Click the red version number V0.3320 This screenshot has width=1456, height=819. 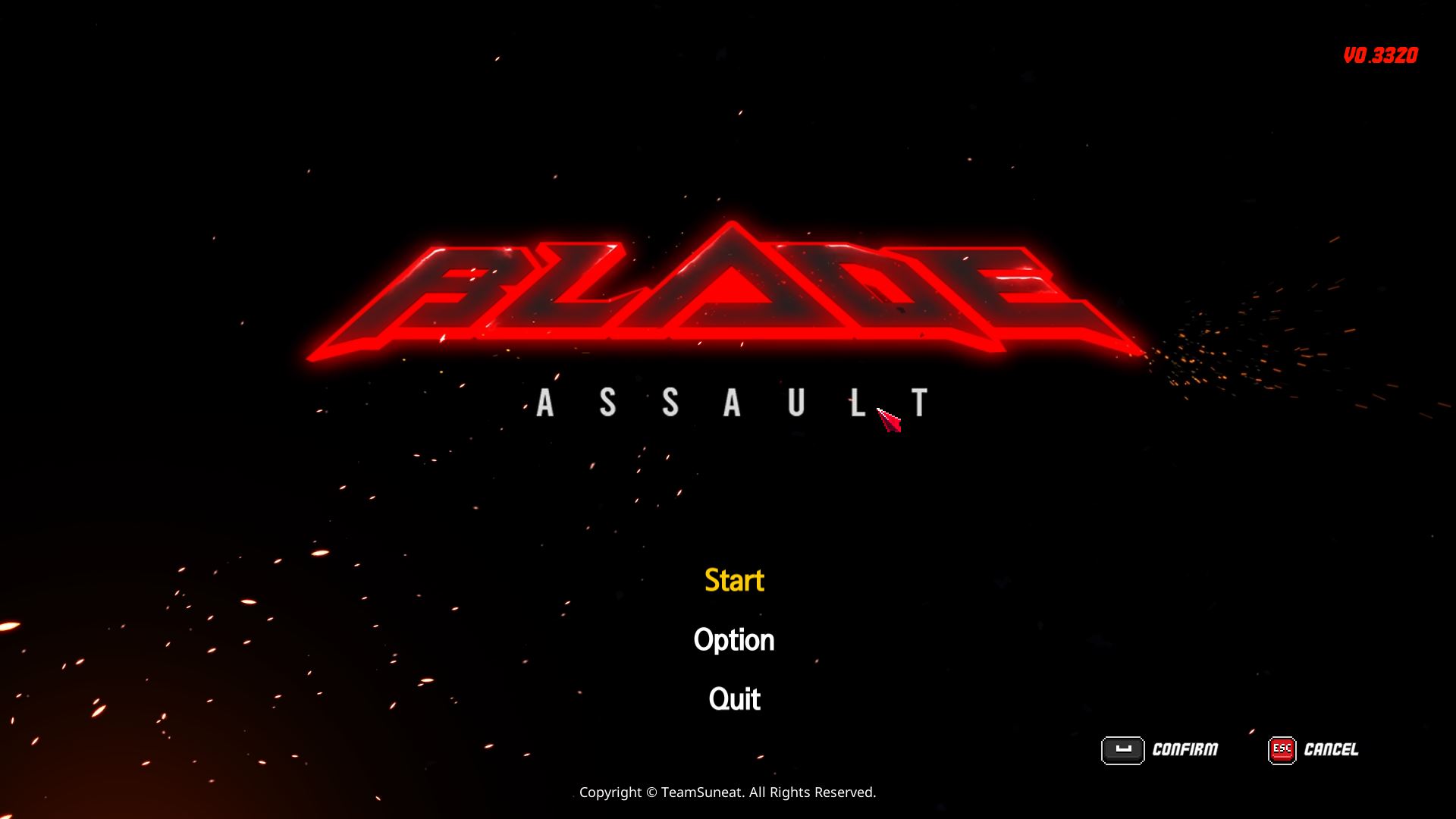[1380, 55]
